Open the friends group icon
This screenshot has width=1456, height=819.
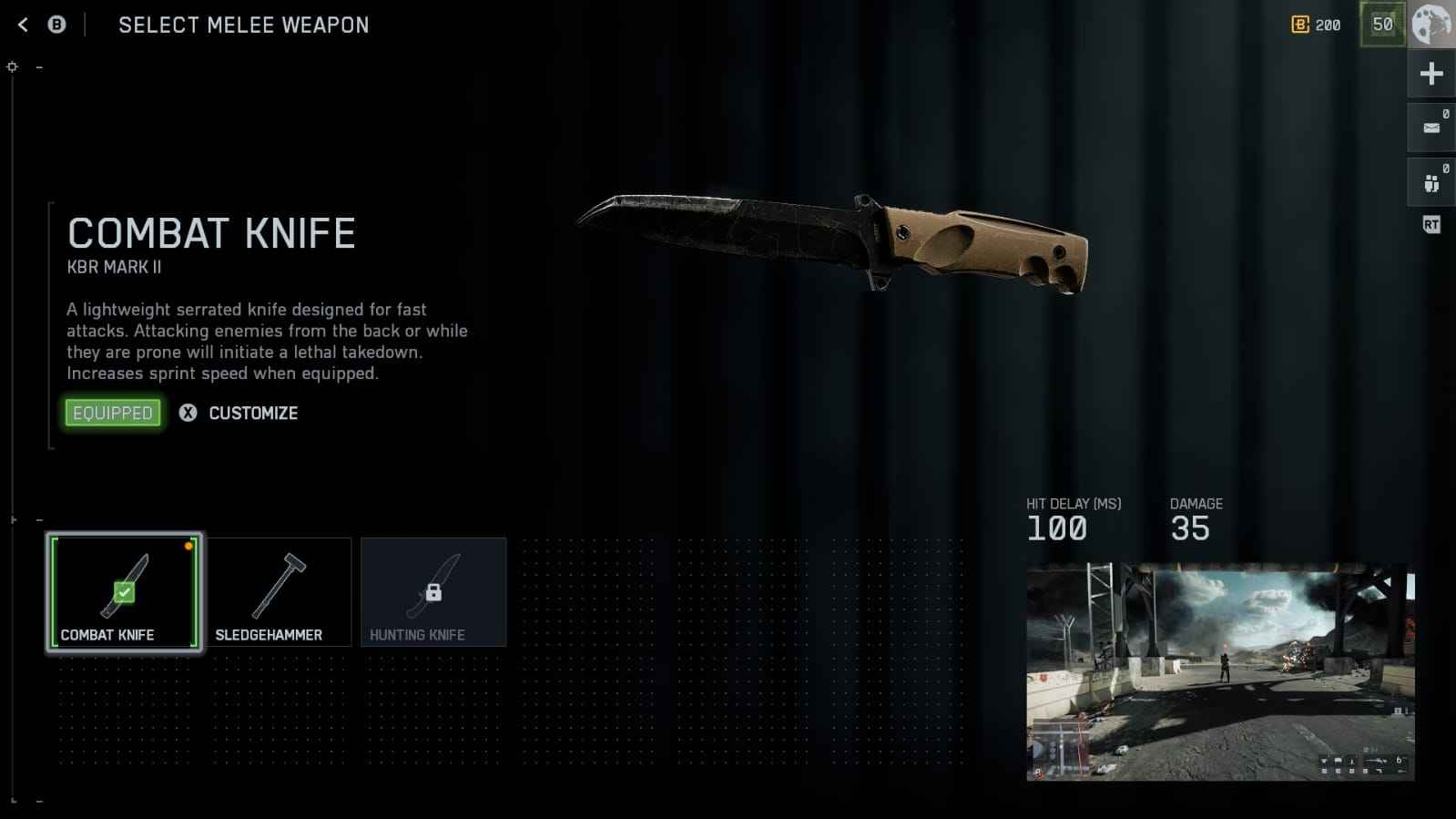(x=1431, y=183)
